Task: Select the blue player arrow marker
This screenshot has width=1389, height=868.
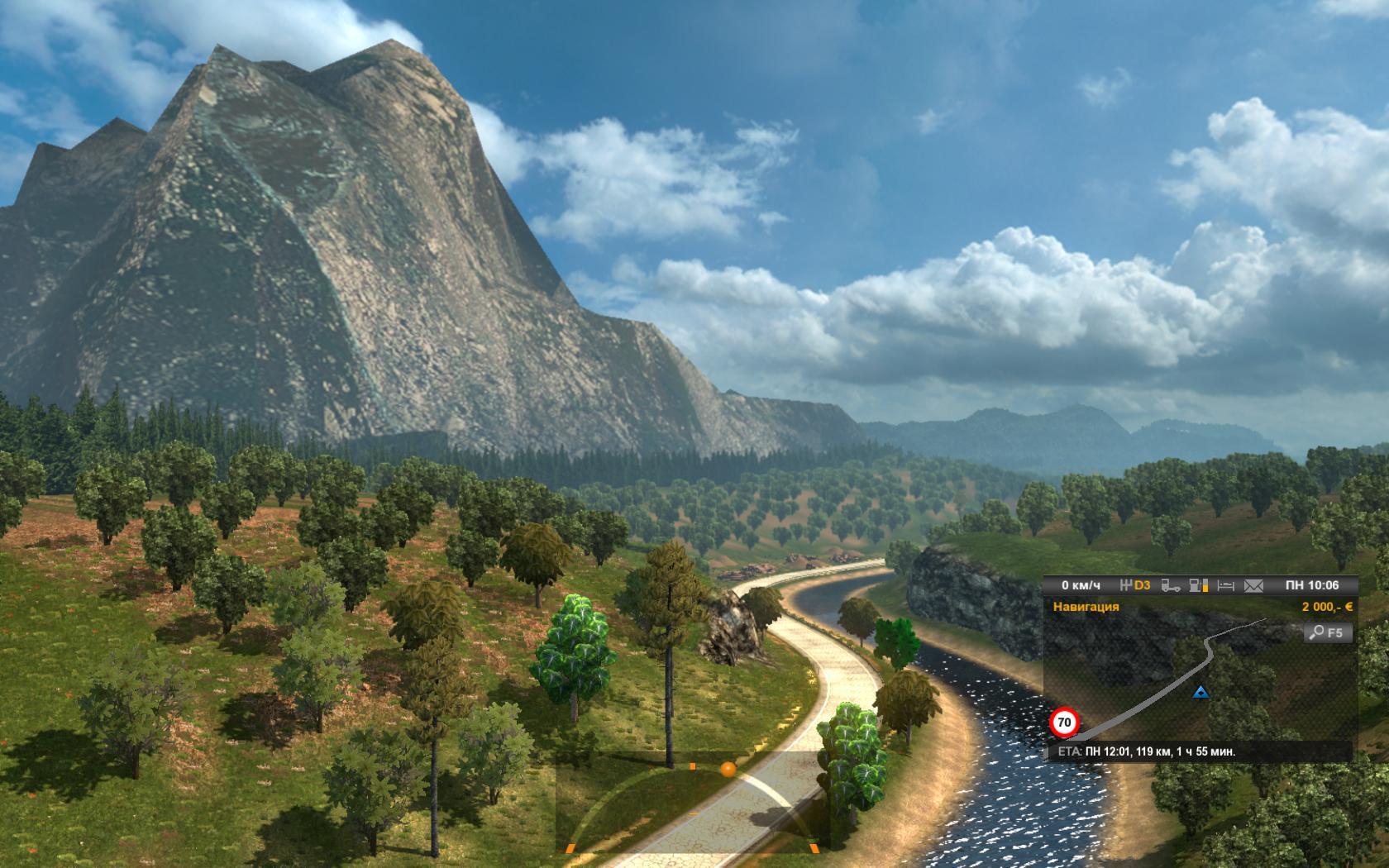Action: click(x=1200, y=691)
